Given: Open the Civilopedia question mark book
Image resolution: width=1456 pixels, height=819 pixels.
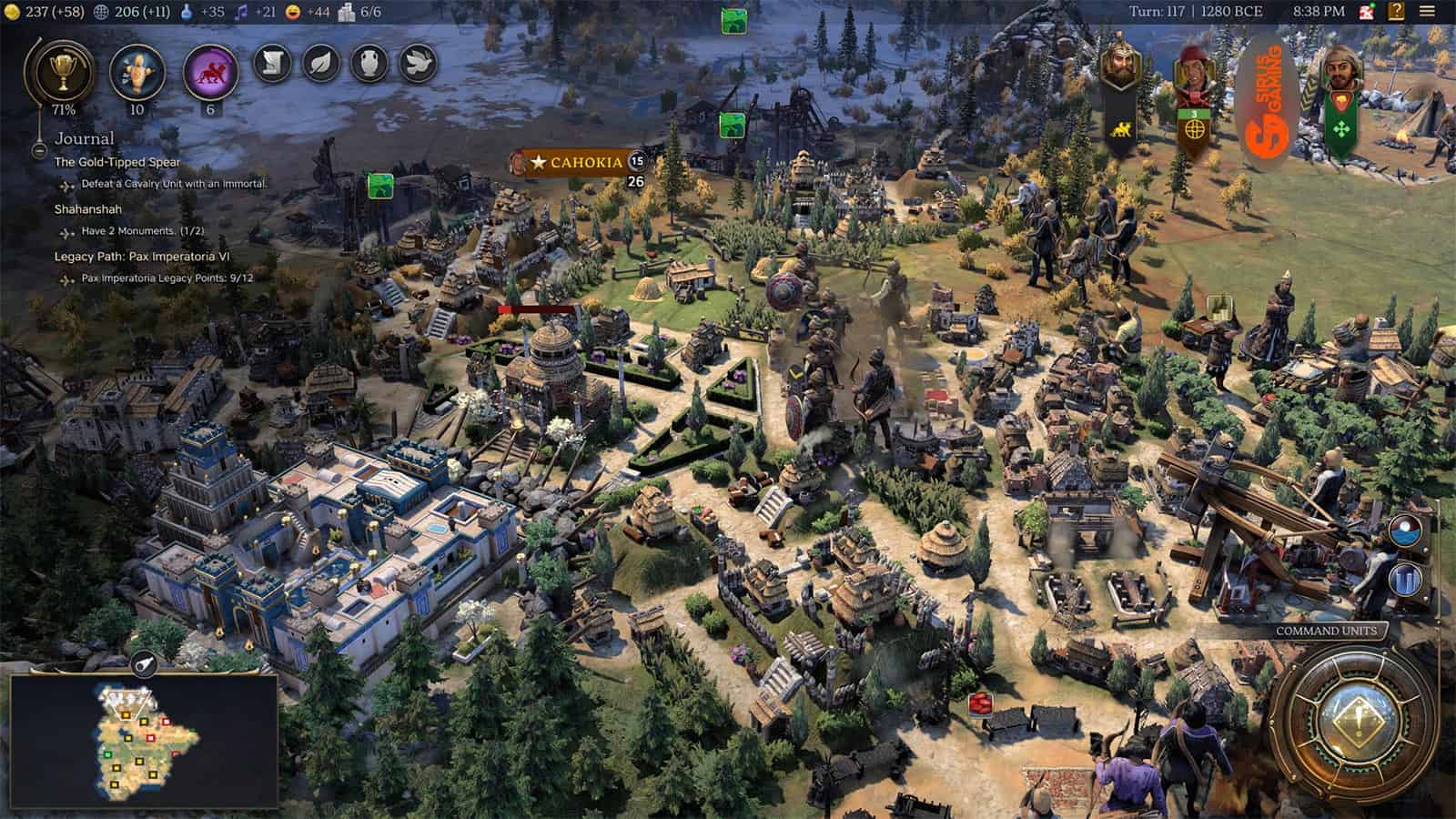Looking at the screenshot, I should click(x=1396, y=12).
